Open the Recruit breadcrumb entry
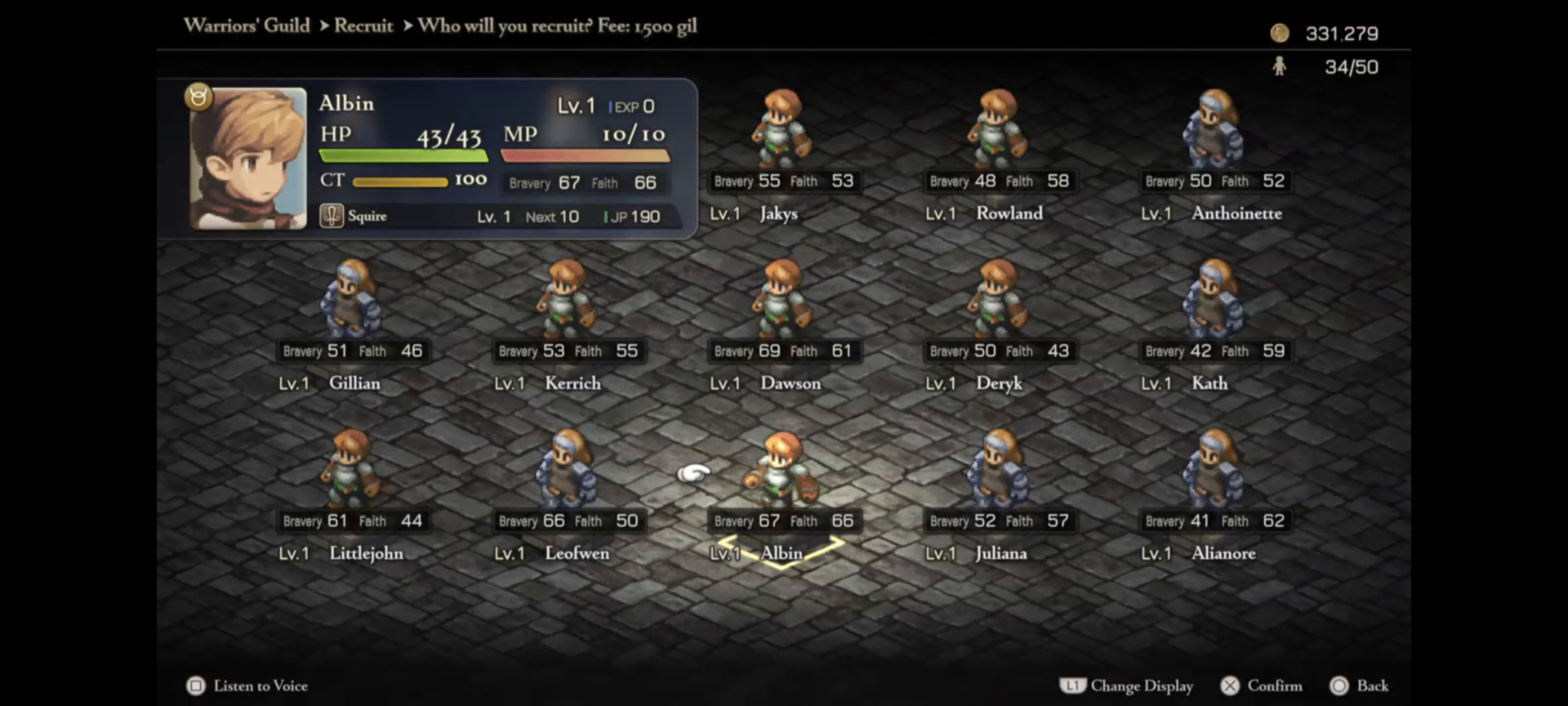The height and width of the screenshot is (706, 1568). point(363,26)
